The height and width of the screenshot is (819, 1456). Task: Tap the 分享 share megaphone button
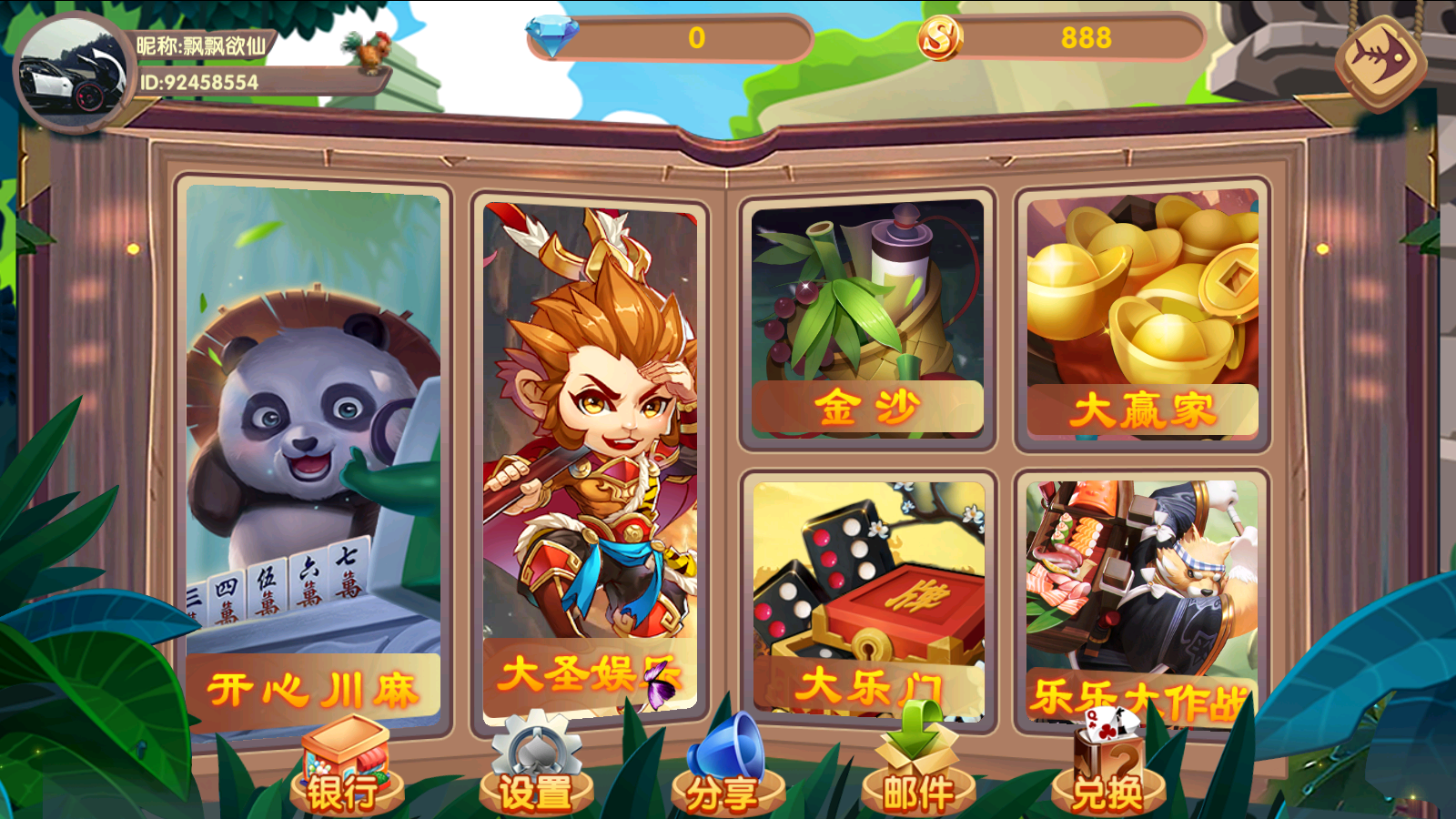click(725, 769)
